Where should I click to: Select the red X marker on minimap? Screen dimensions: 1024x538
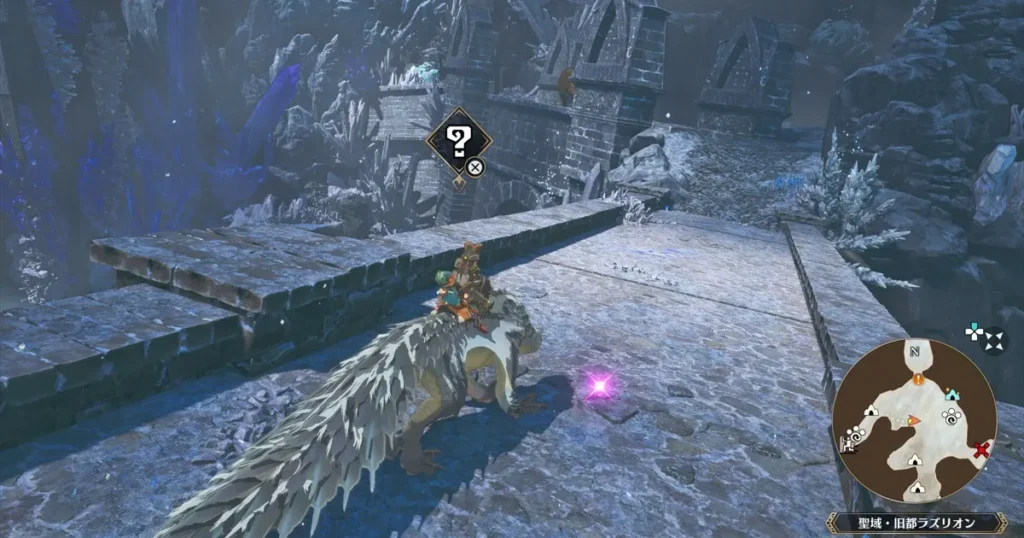pyautogui.click(x=981, y=450)
